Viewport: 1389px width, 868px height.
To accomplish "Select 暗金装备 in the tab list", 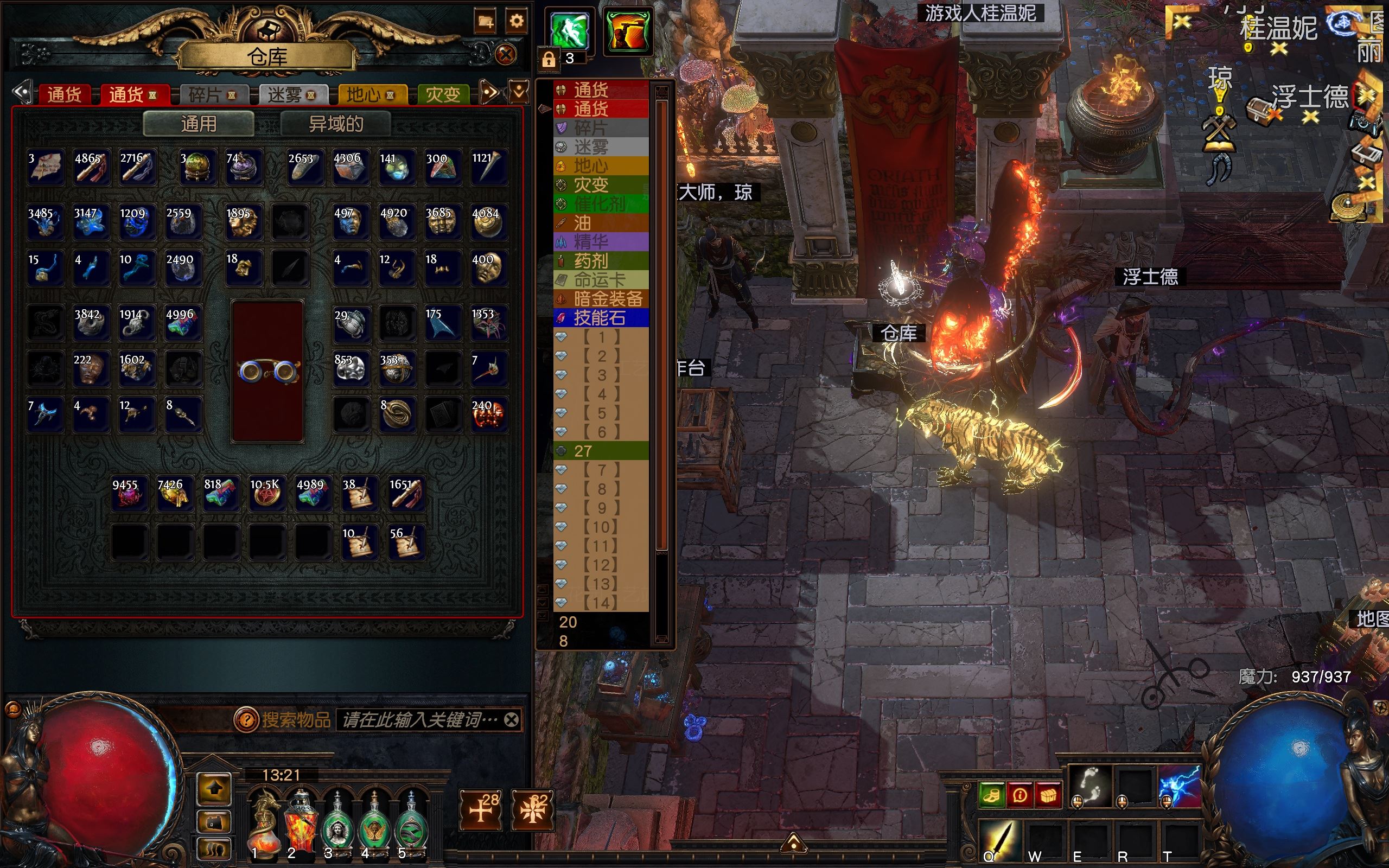I will pyautogui.click(x=607, y=299).
